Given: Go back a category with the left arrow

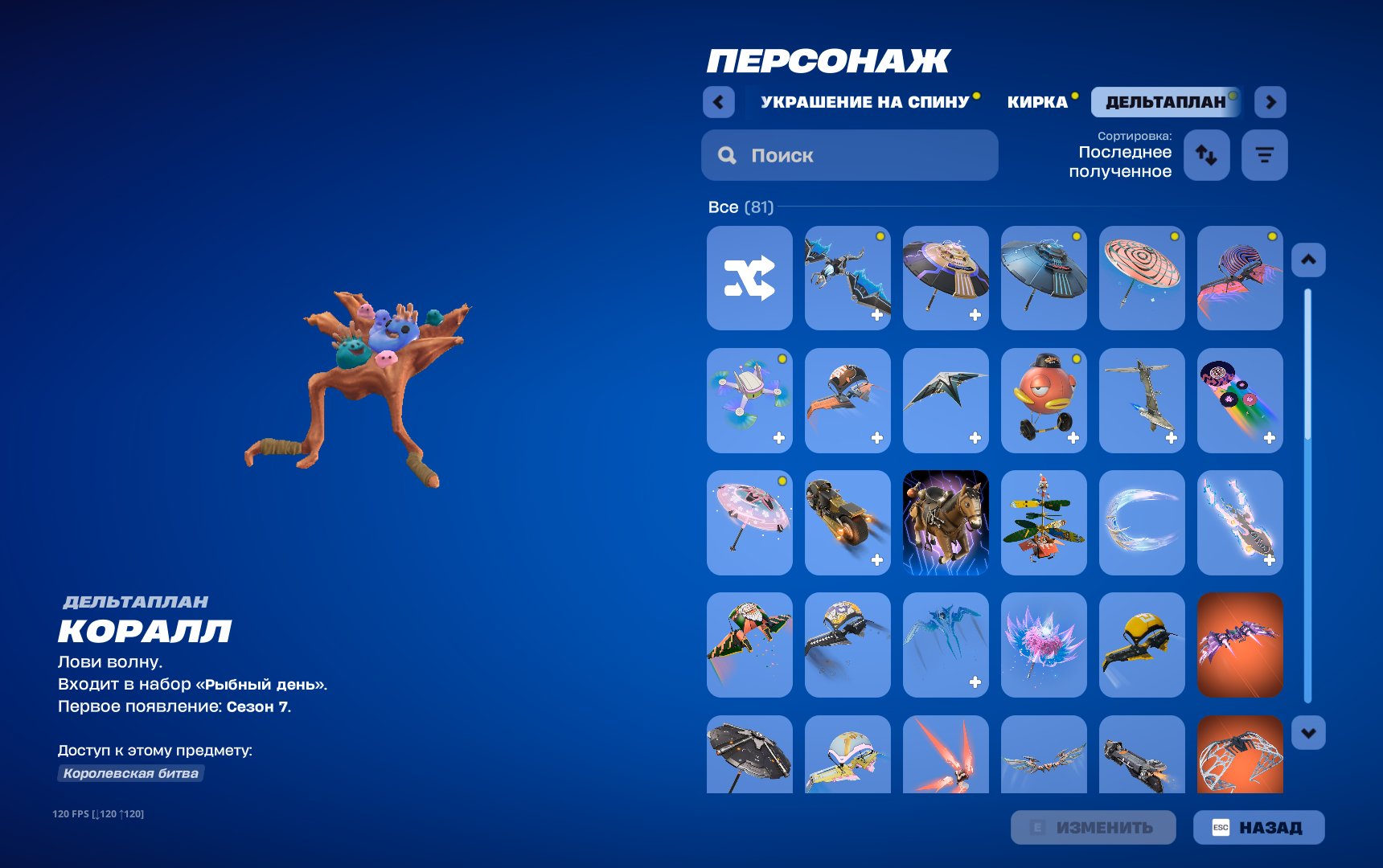Looking at the screenshot, I should coord(718,103).
